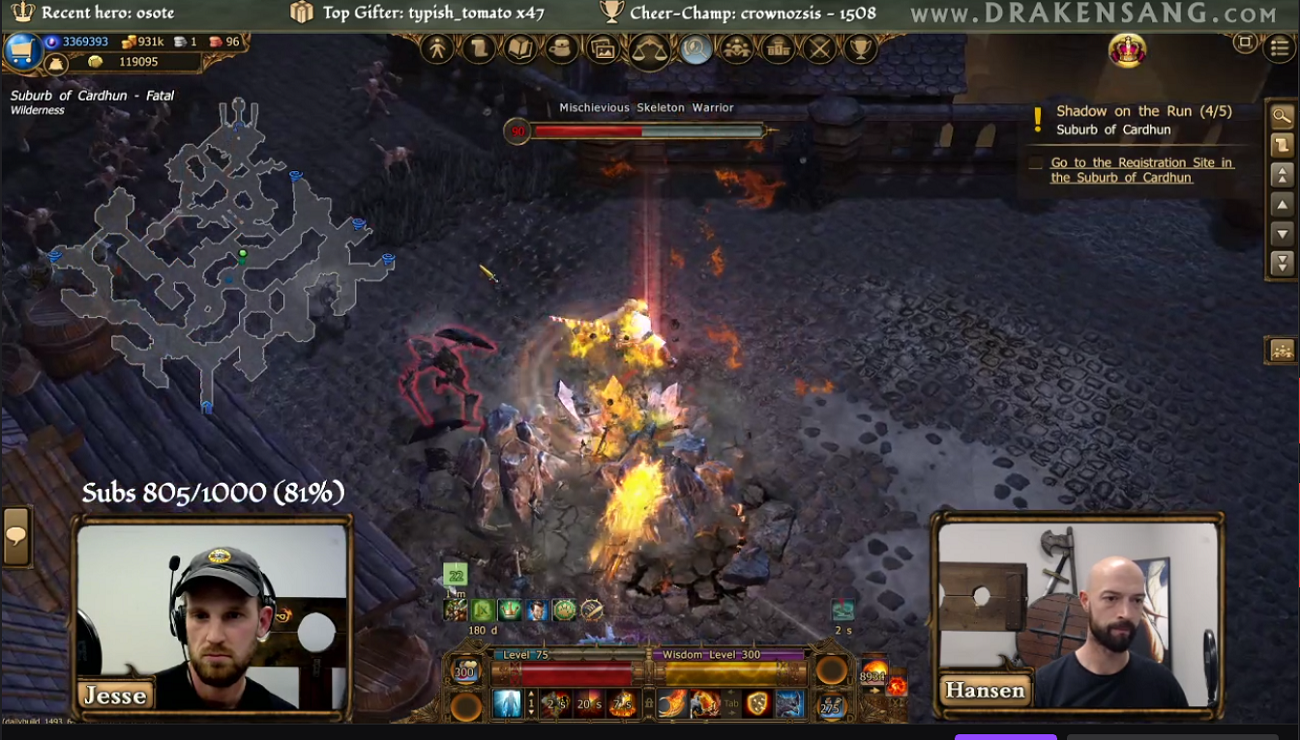Open the open book icon
1300x740 pixels.
click(520, 49)
